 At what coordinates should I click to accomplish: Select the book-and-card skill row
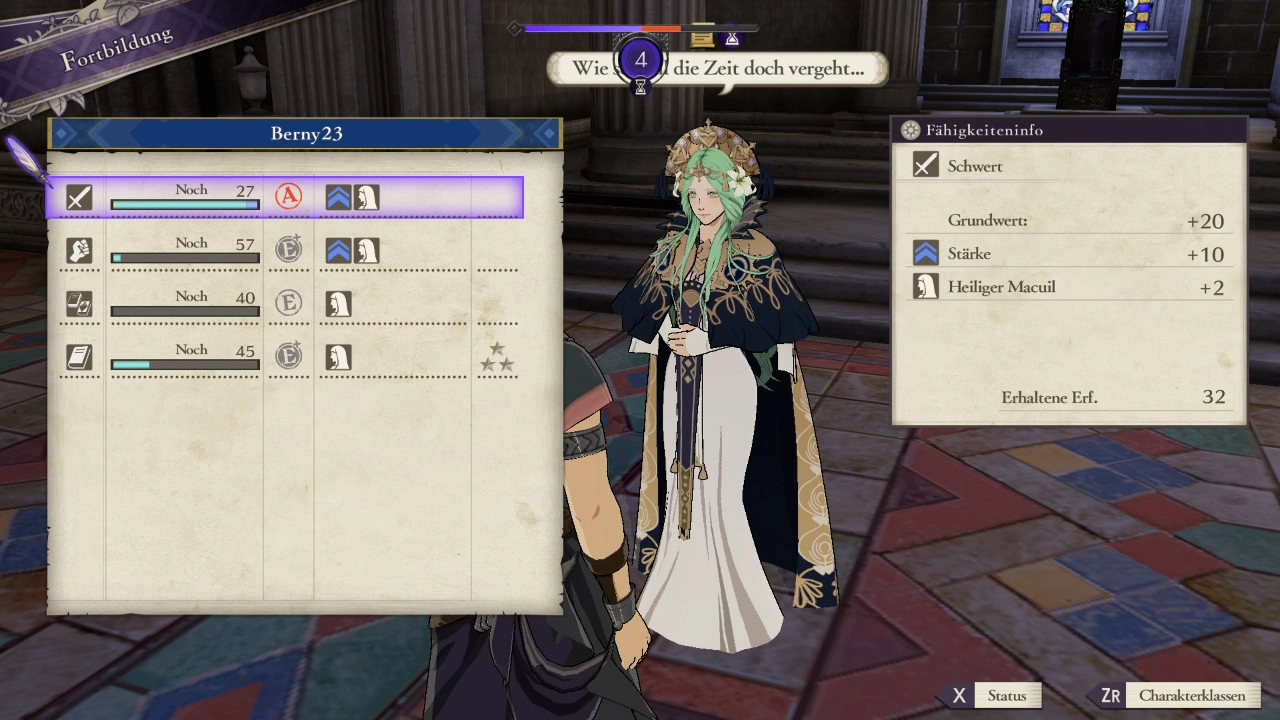(x=284, y=303)
